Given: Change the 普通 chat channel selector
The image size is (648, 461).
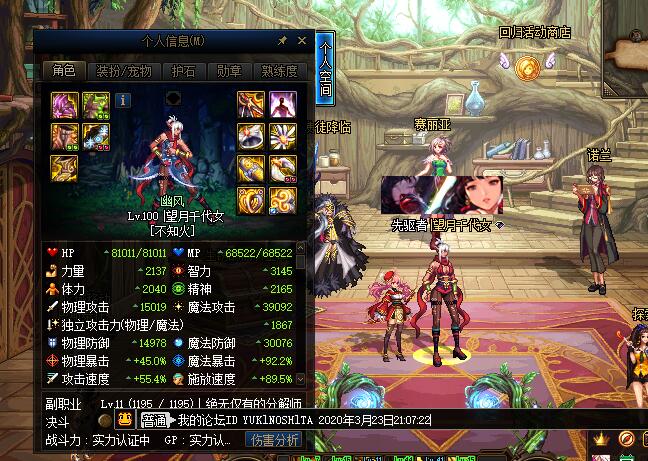Looking at the screenshot, I should pyautogui.click(x=153, y=420).
